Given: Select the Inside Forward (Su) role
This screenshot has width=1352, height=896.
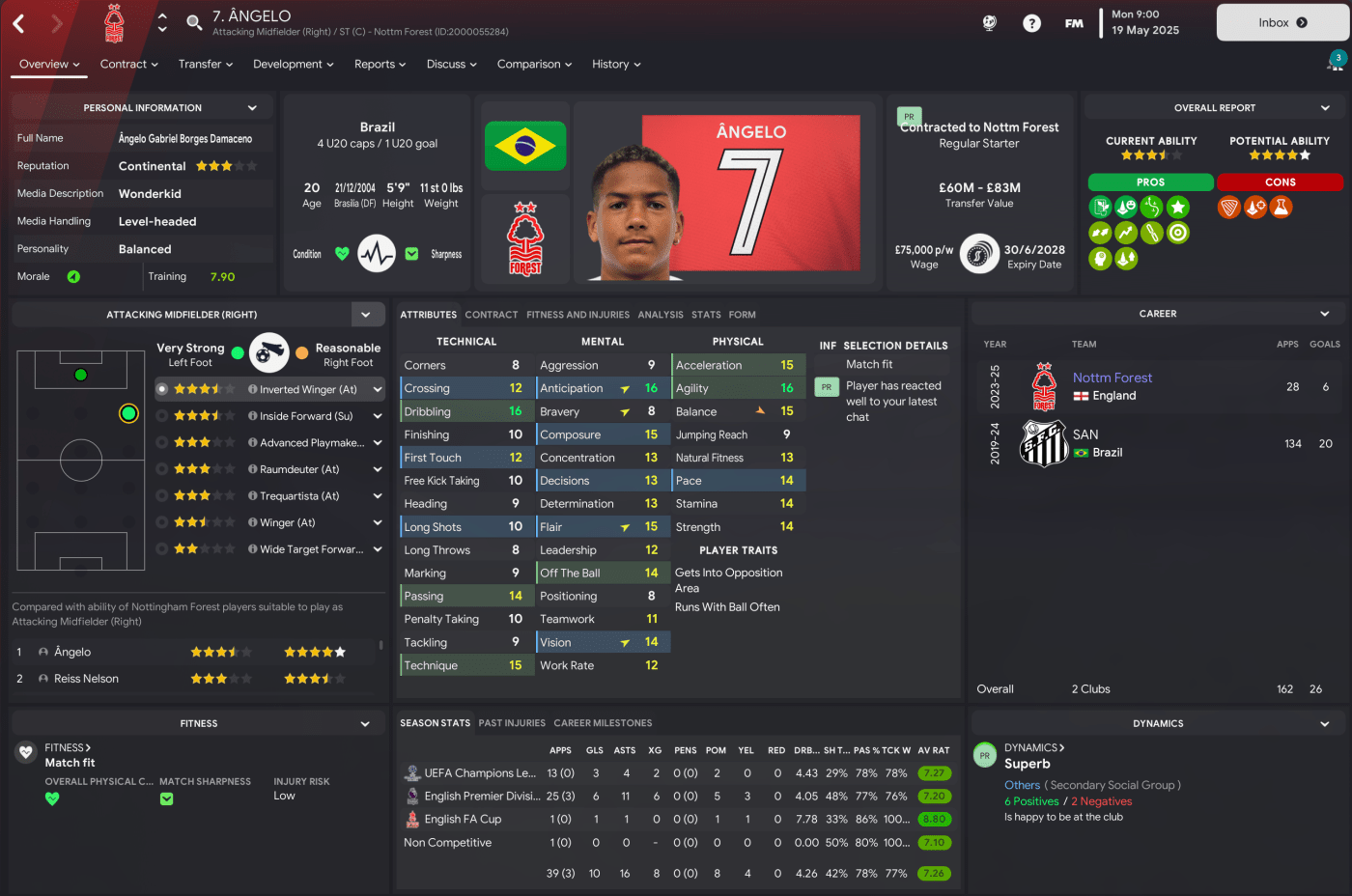Looking at the screenshot, I should point(305,416).
